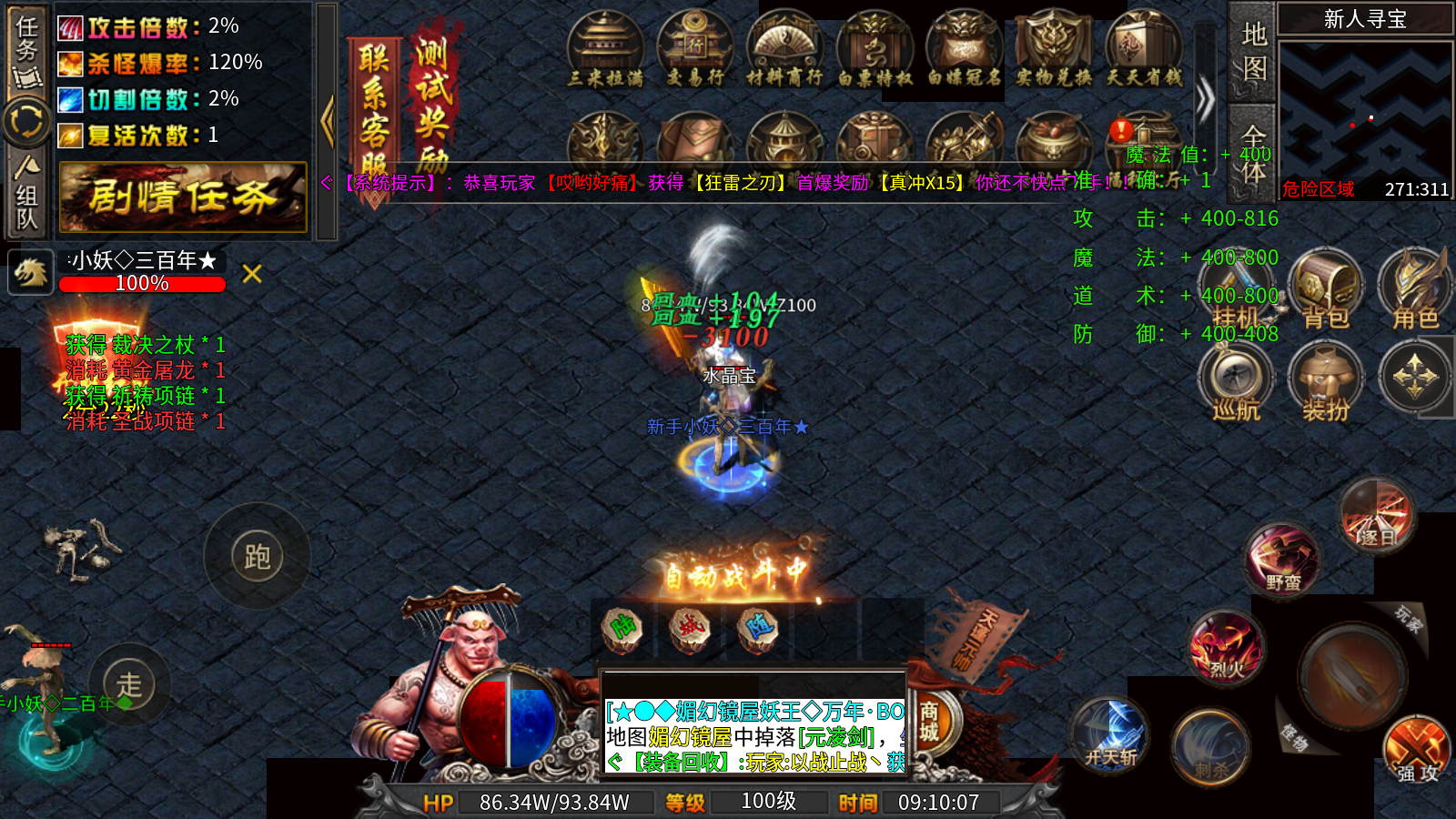Screen dimensions: 1456x819
Task: Open the 剧情任务 story quest banner
Action: 183,197
